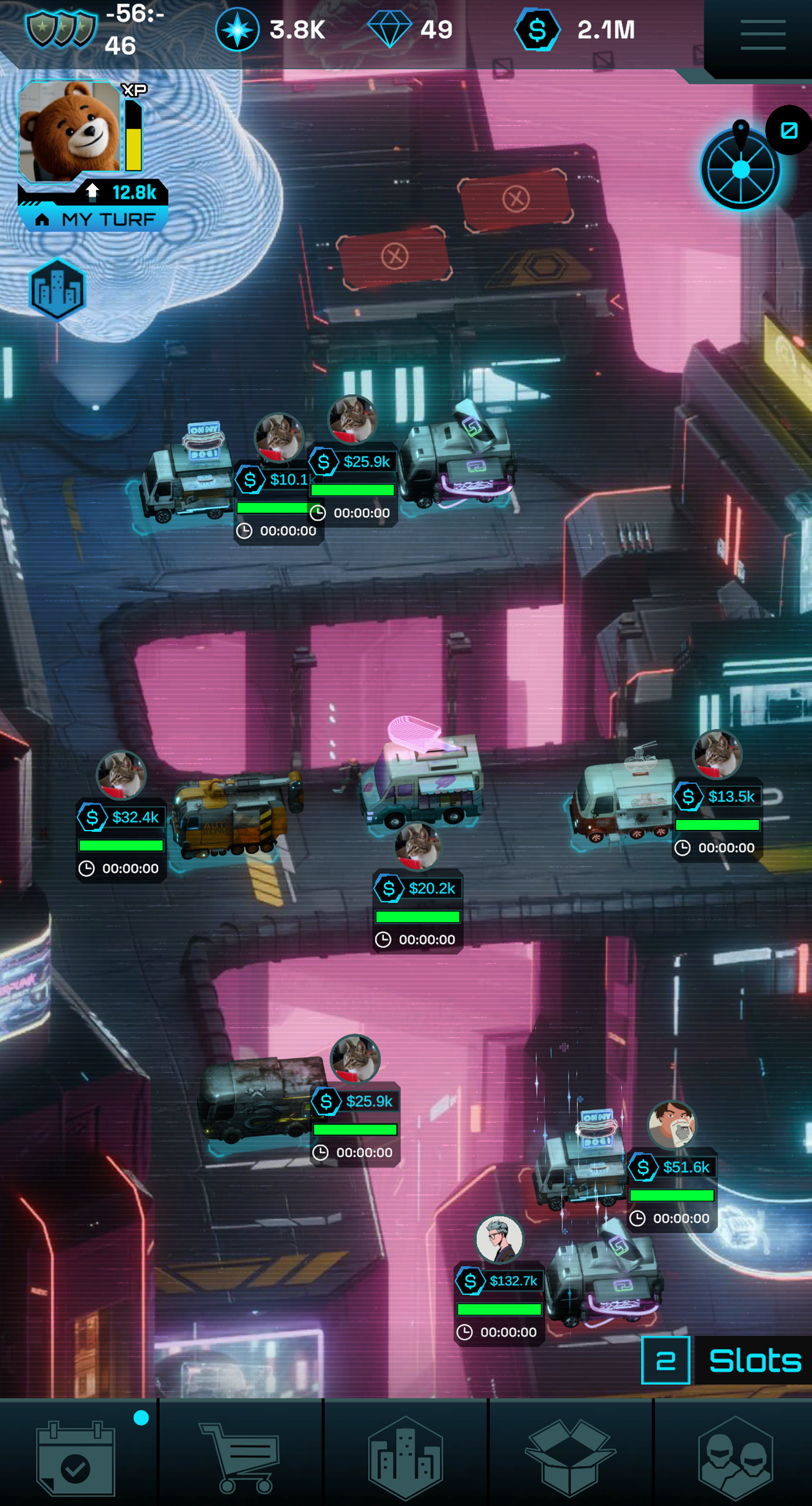Open the box inventory tab
The image size is (812, 1506).
(570, 1457)
